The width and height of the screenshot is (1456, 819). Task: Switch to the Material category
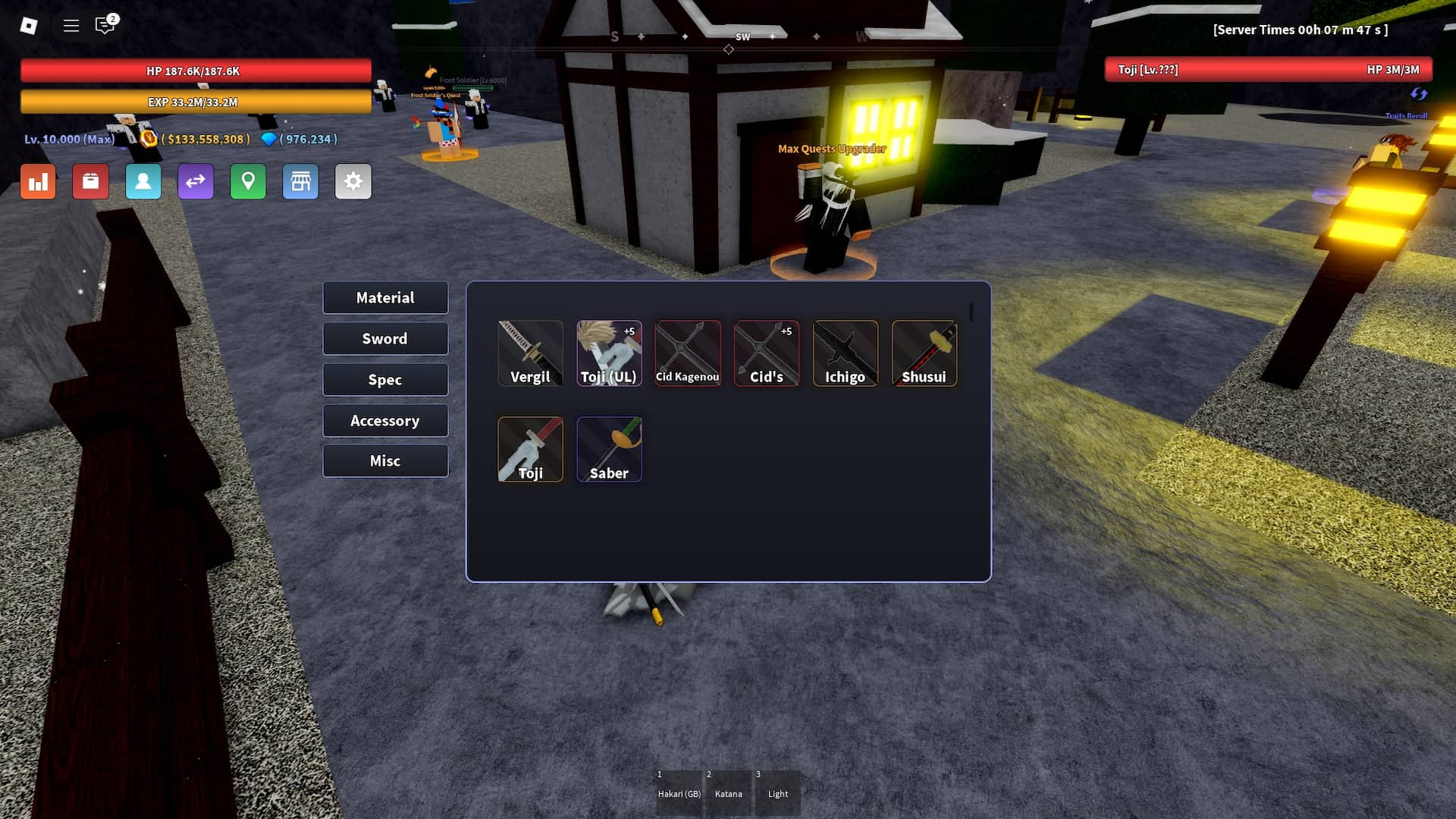coord(385,297)
